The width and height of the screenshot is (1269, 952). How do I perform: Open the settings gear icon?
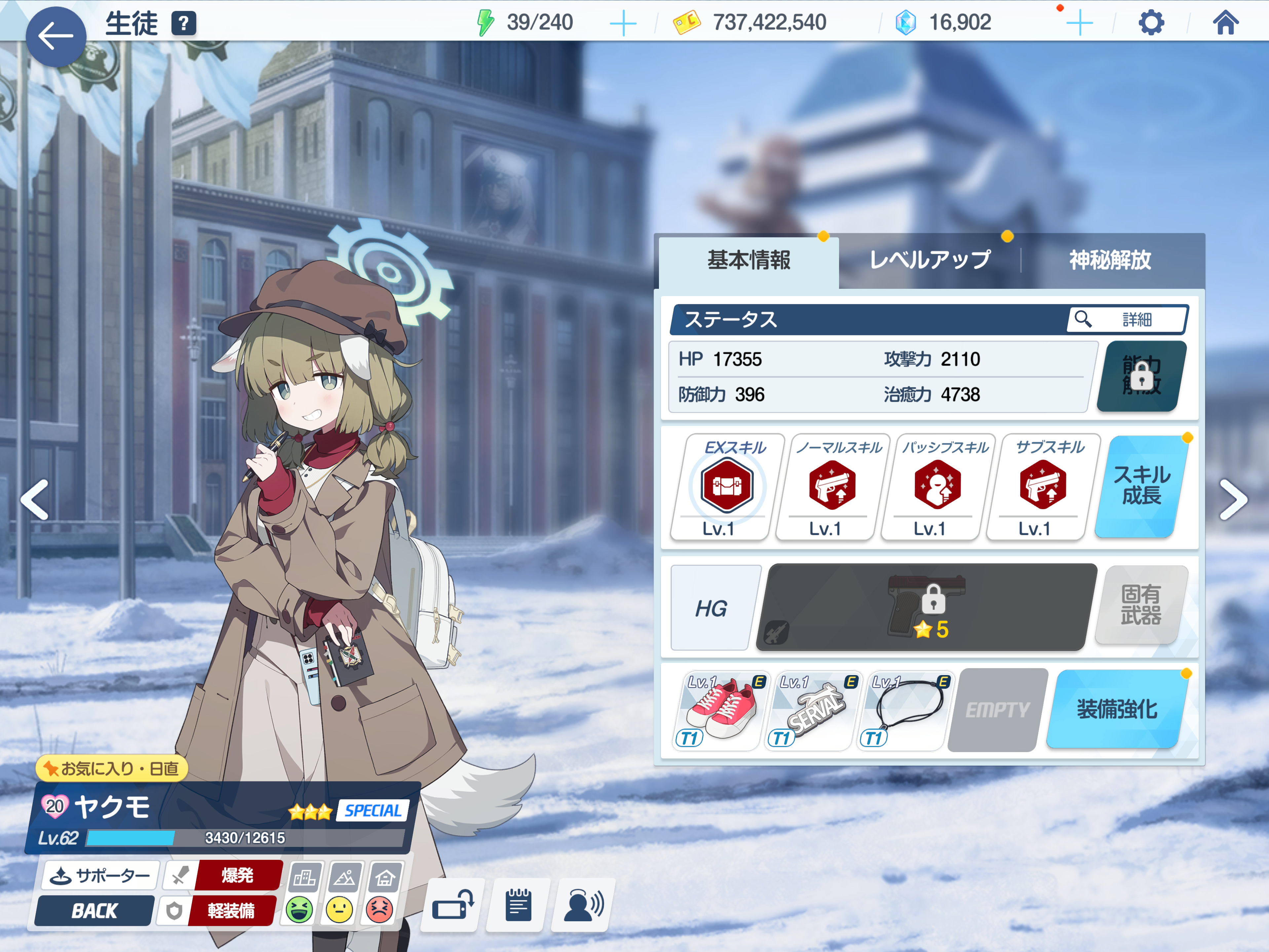[1150, 23]
